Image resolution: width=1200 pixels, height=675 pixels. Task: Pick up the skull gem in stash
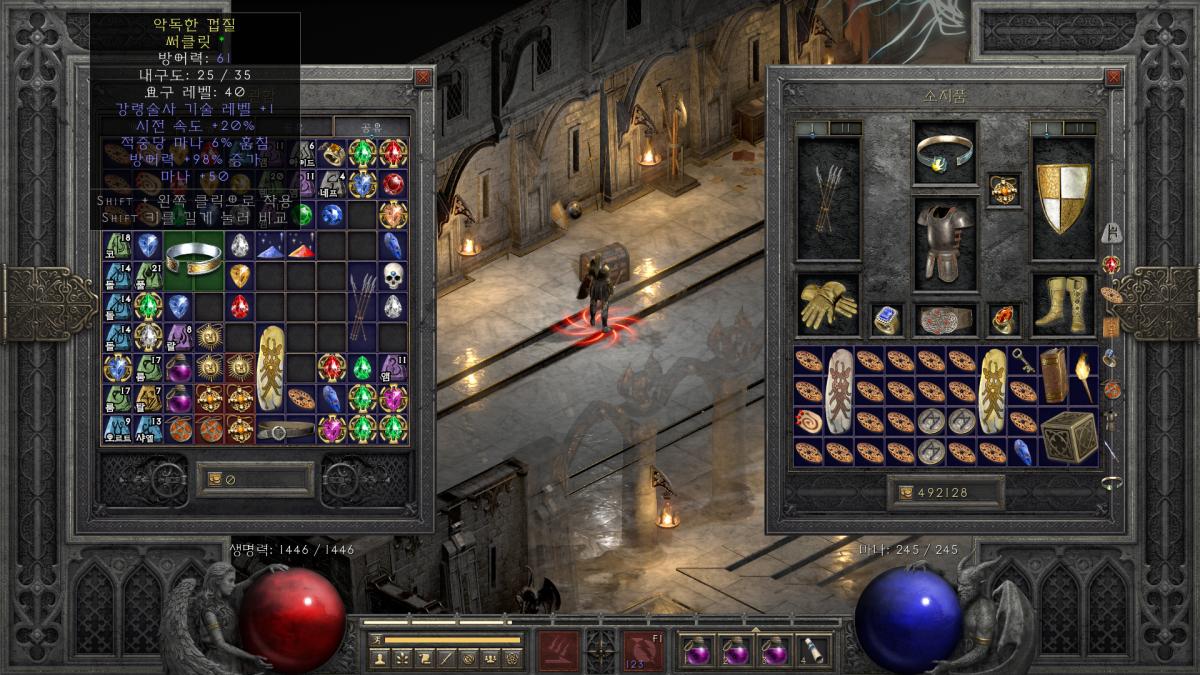(x=393, y=276)
